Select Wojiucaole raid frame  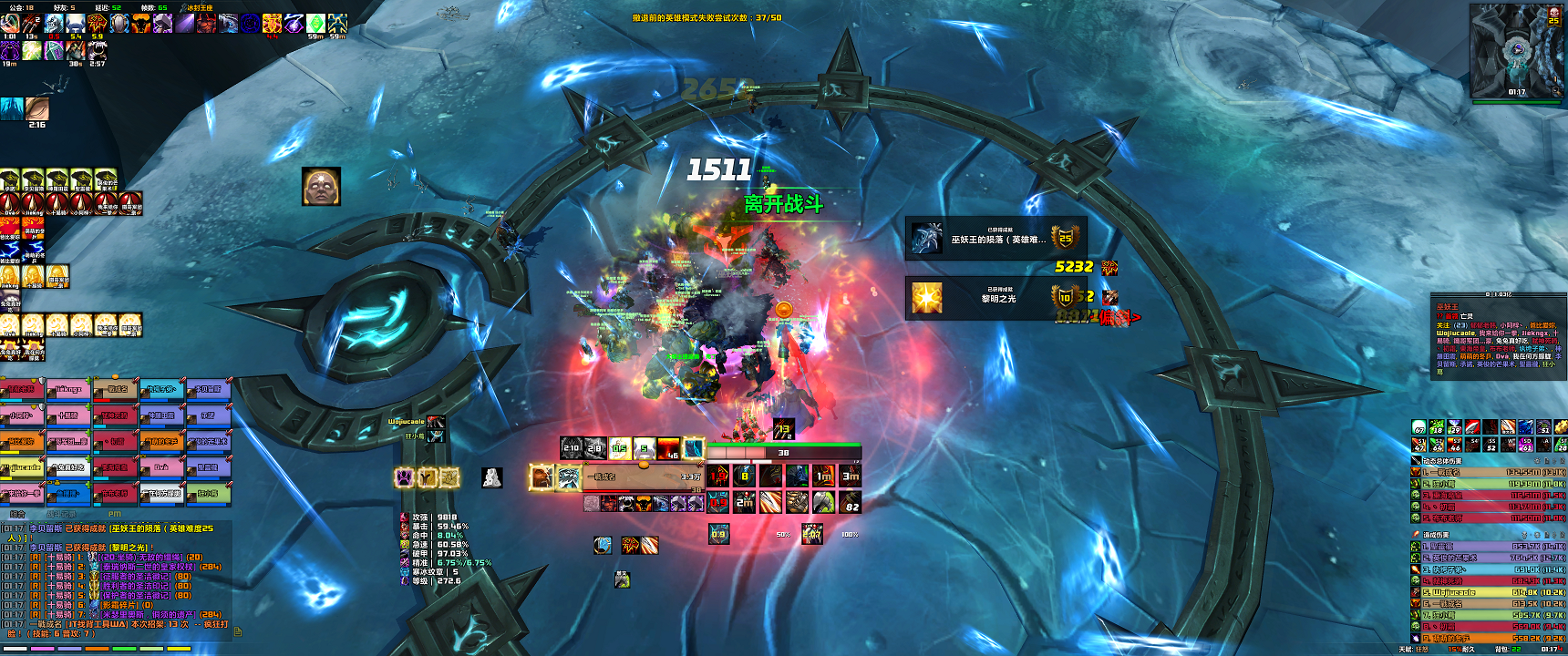(23, 468)
